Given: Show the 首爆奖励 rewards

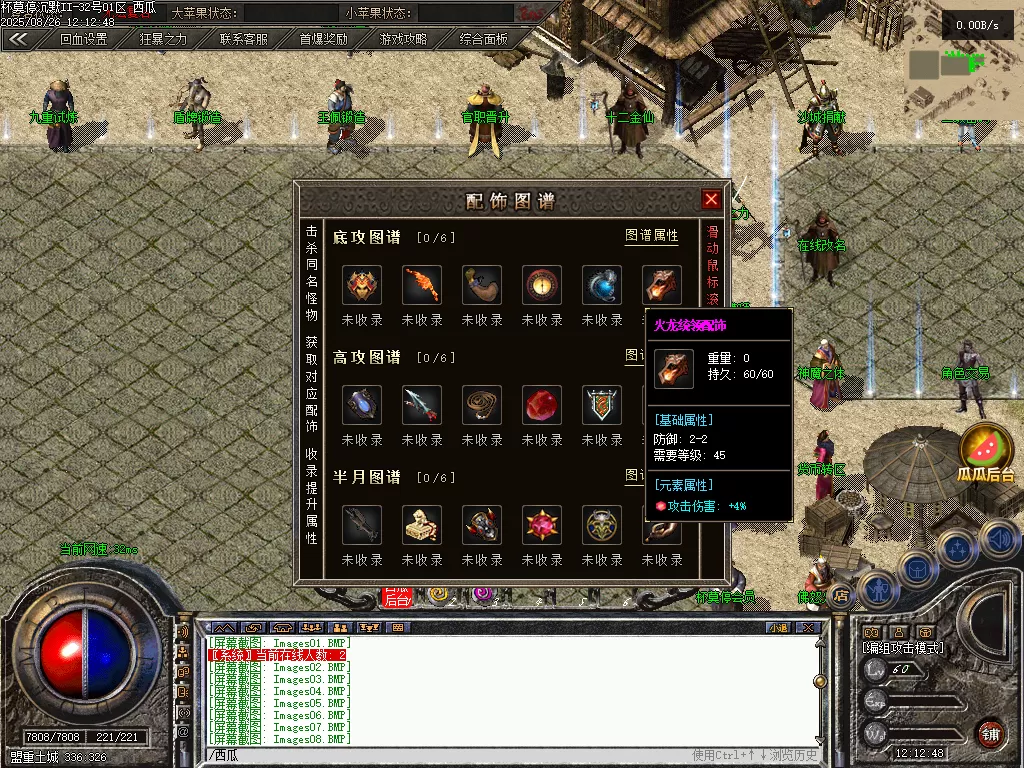Looking at the screenshot, I should tap(324, 40).
